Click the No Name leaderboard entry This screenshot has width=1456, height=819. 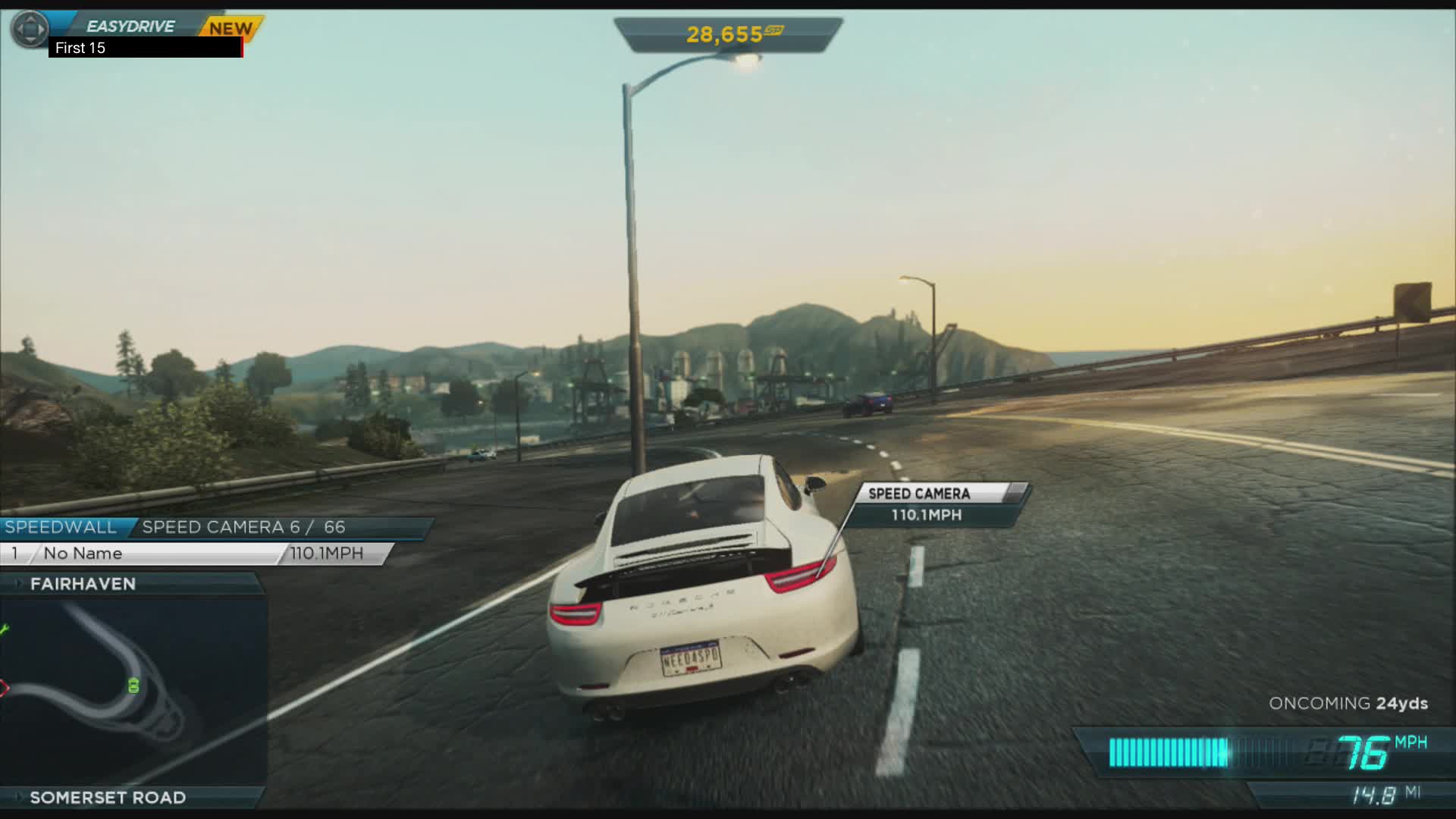83,553
